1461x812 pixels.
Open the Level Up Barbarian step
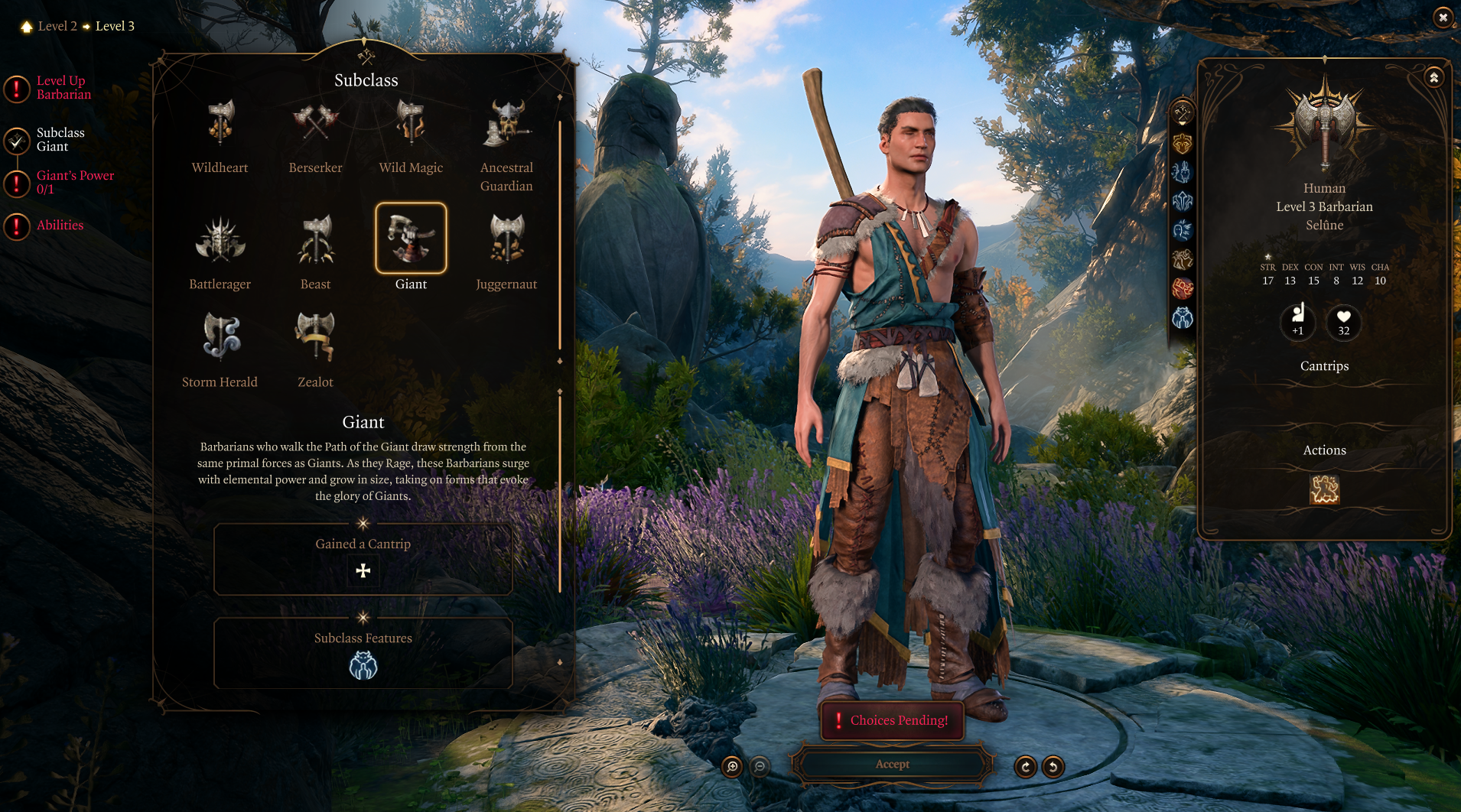coord(63,88)
